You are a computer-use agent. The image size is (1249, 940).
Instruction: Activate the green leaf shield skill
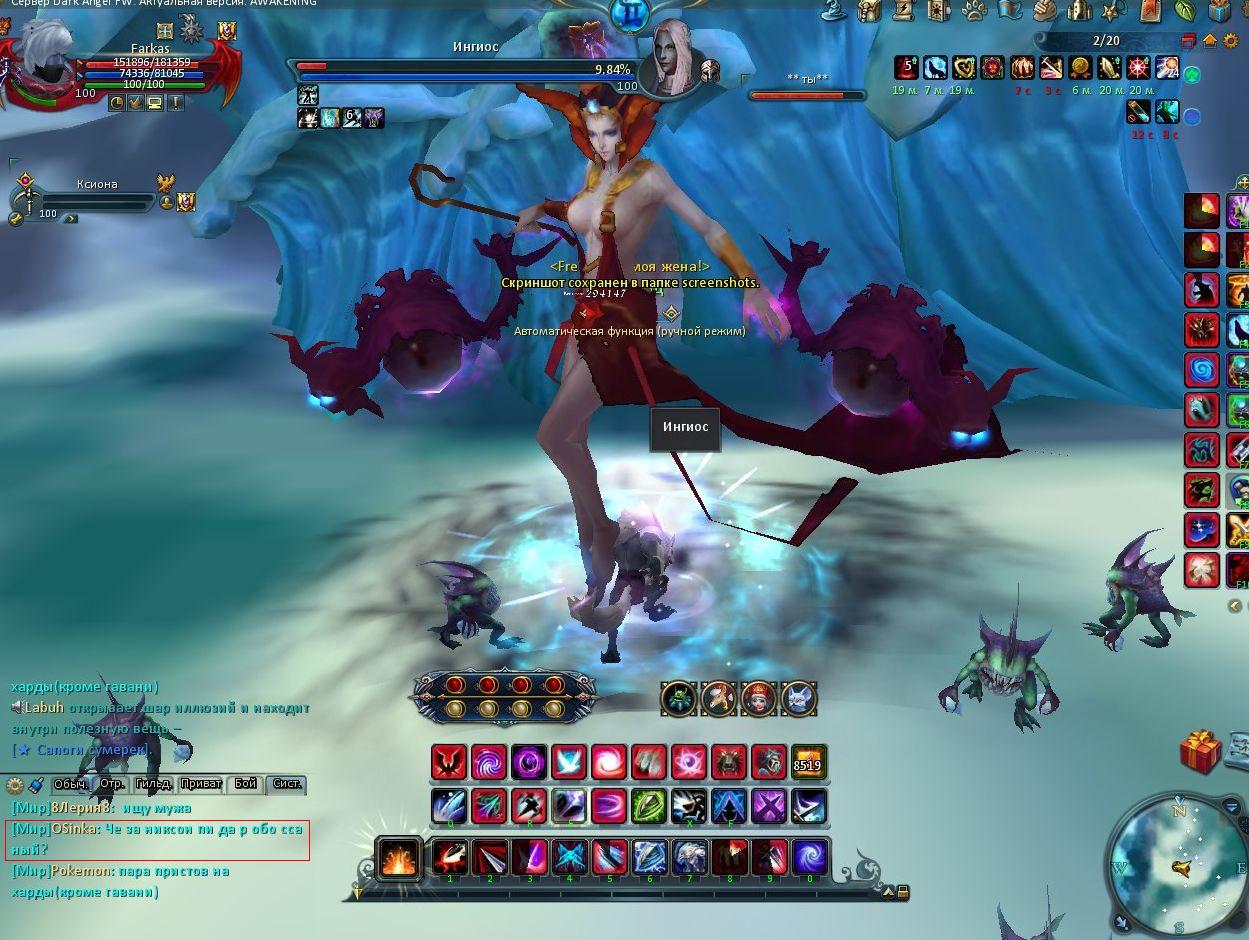point(648,805)
